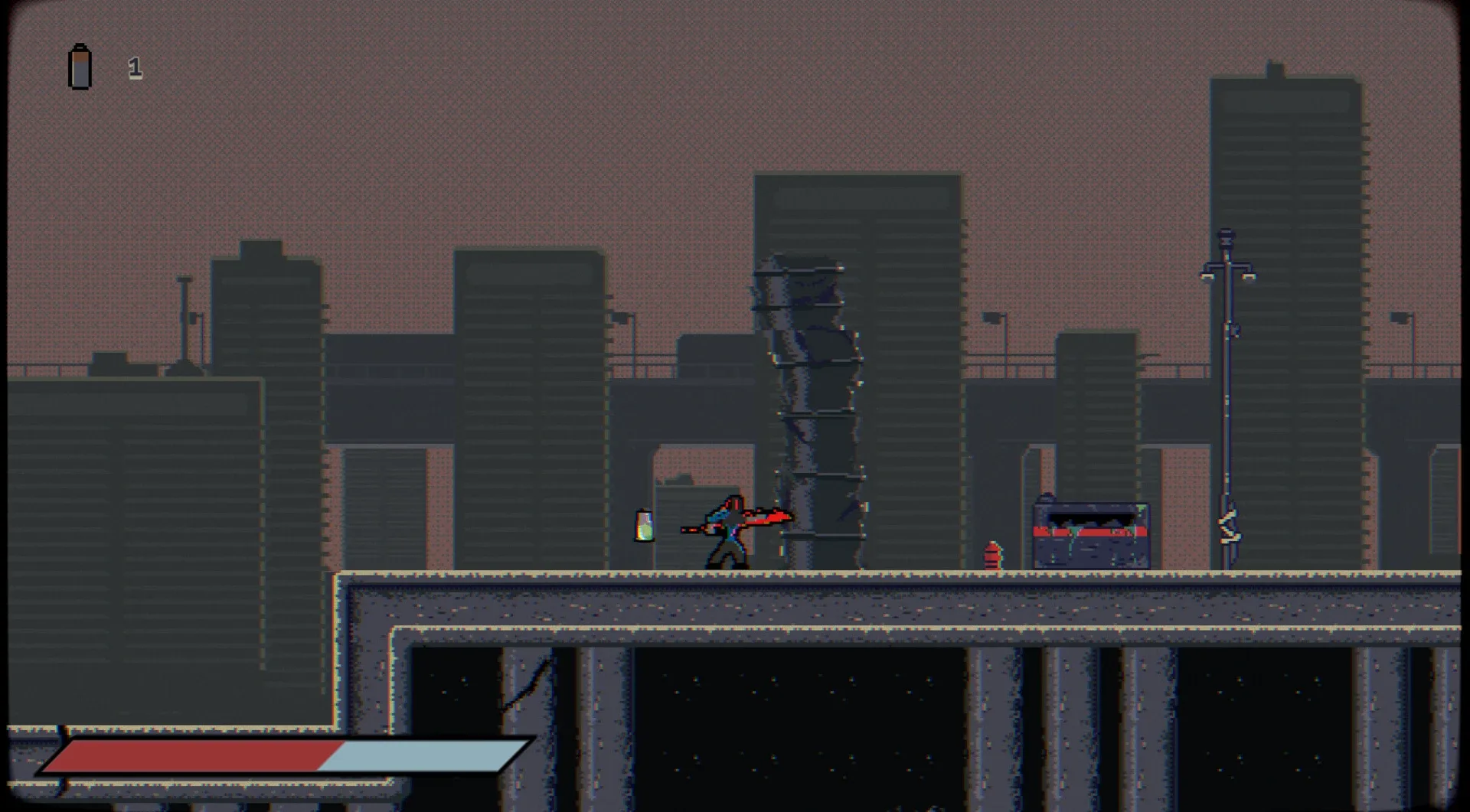Click the spray can inventory icon
Viewport: 1470px width, 812px height.
click(x=79, y=67)
